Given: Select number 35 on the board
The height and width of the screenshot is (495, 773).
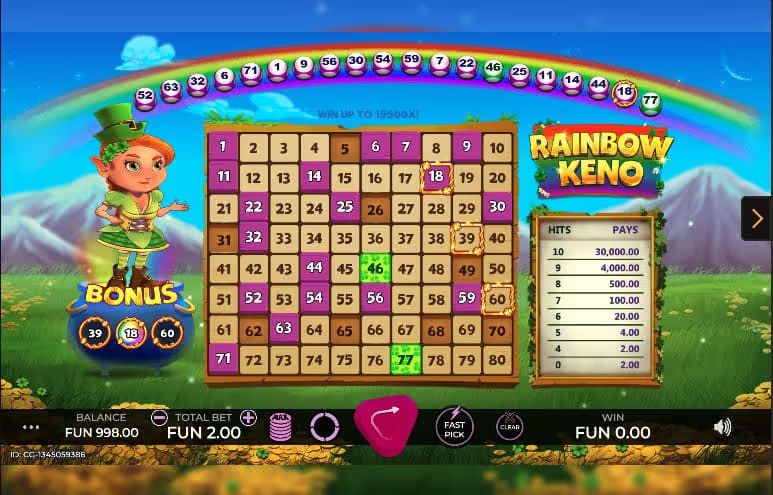Looking at the screenshot, I should [344, 238].
